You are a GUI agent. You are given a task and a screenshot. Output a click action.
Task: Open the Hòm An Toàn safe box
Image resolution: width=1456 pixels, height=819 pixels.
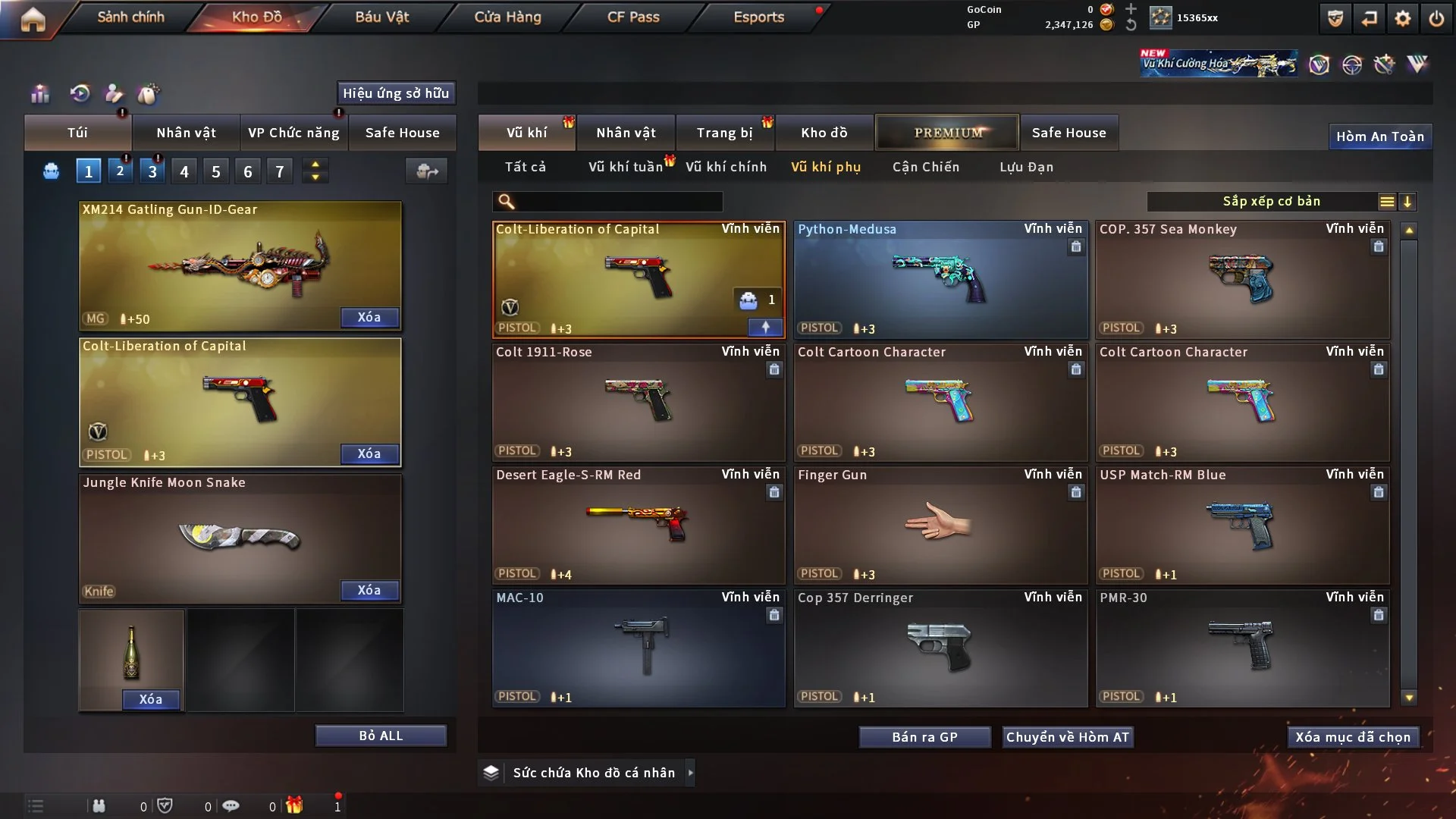coord(1379,136)
